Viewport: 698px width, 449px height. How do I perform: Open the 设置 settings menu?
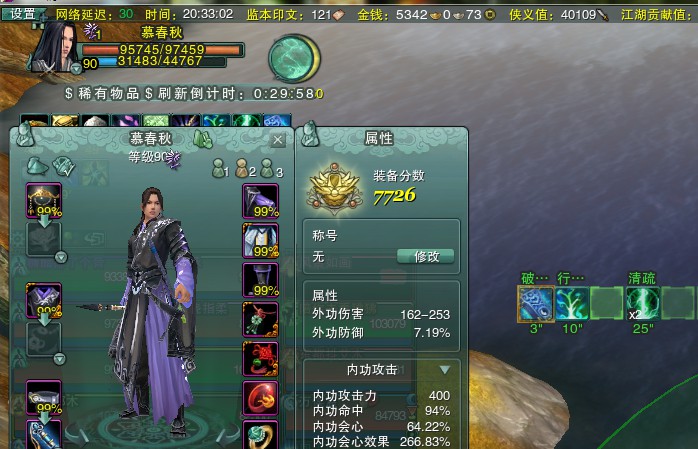[x=23, y=14]
